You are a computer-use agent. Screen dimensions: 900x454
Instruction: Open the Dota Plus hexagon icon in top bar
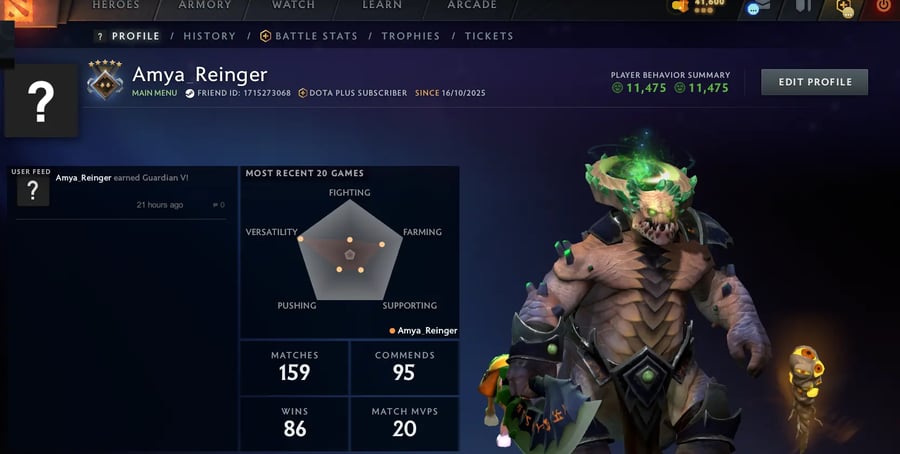[x=845, y=7]
